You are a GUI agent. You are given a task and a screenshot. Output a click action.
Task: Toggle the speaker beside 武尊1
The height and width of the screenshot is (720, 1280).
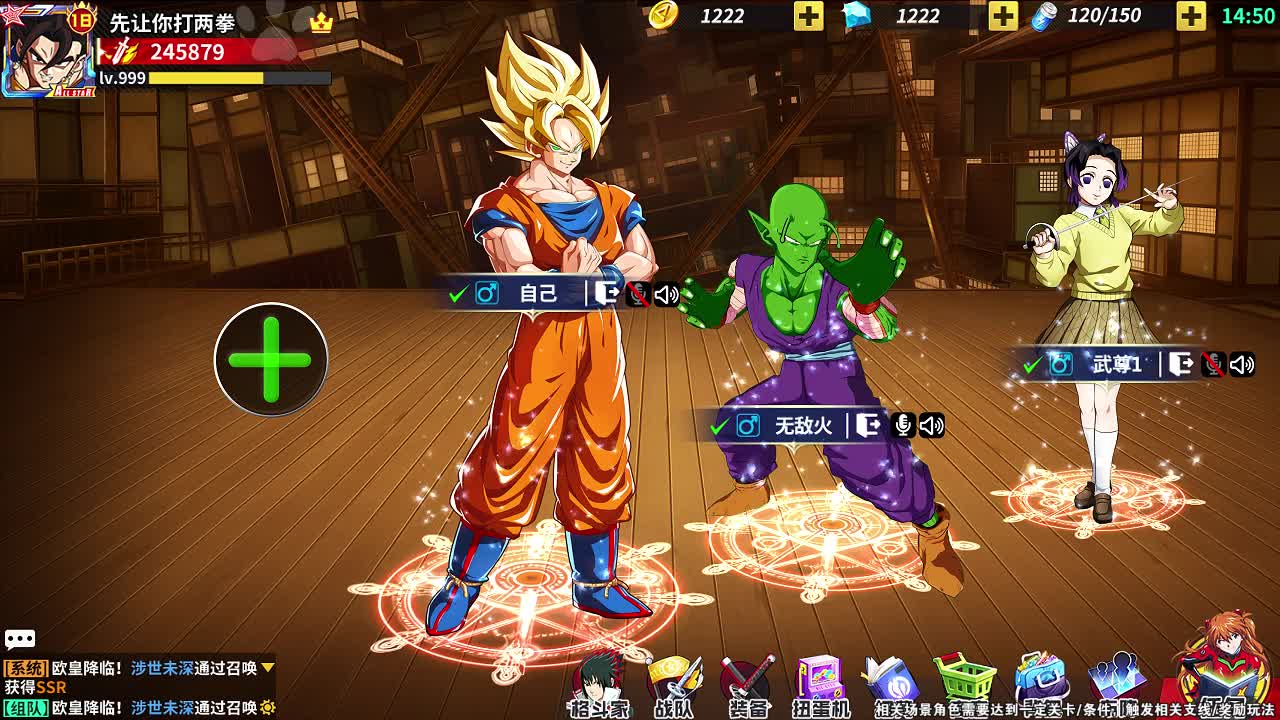1242,364
